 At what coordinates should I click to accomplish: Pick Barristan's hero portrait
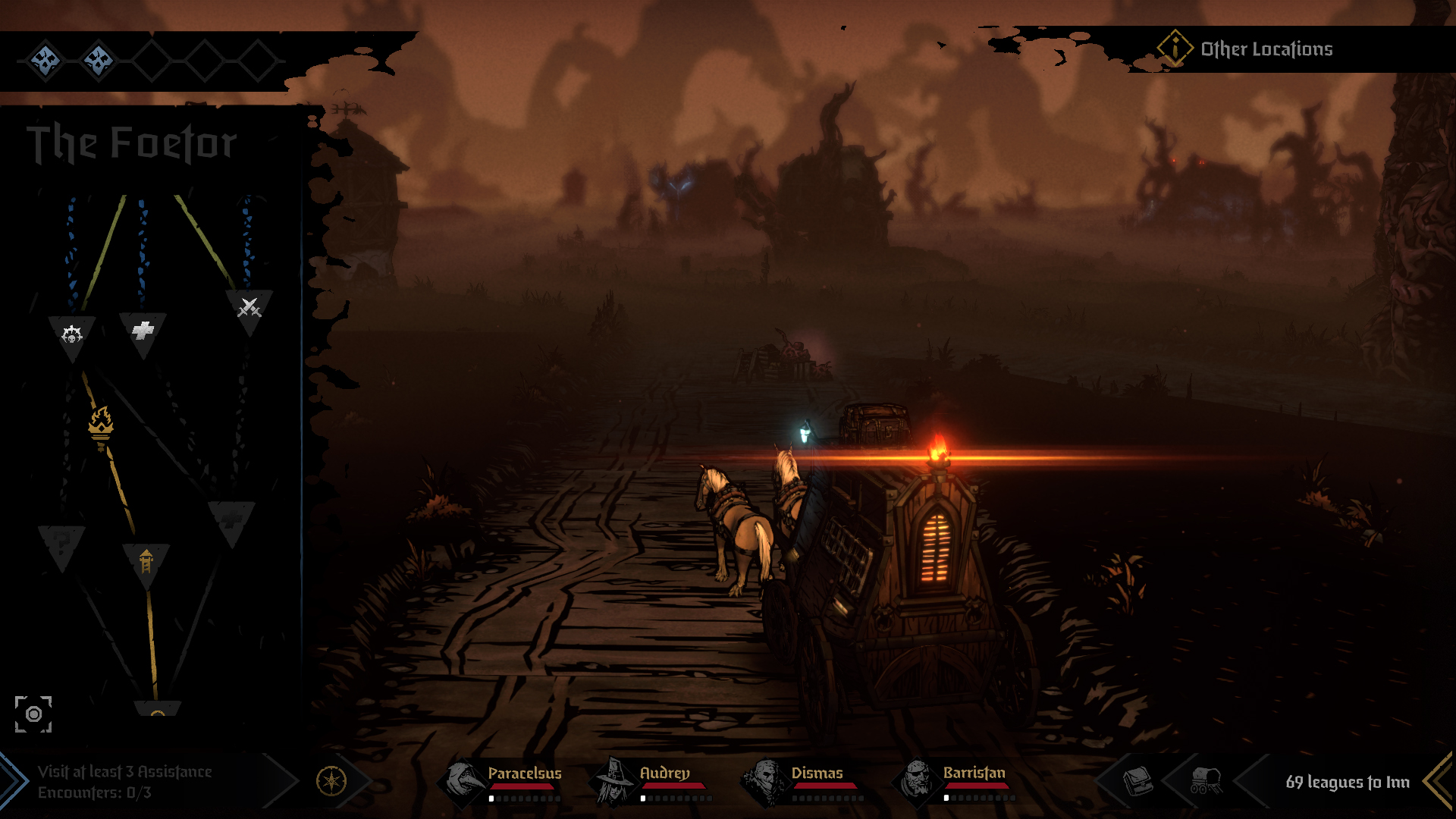tap(918, 781)
